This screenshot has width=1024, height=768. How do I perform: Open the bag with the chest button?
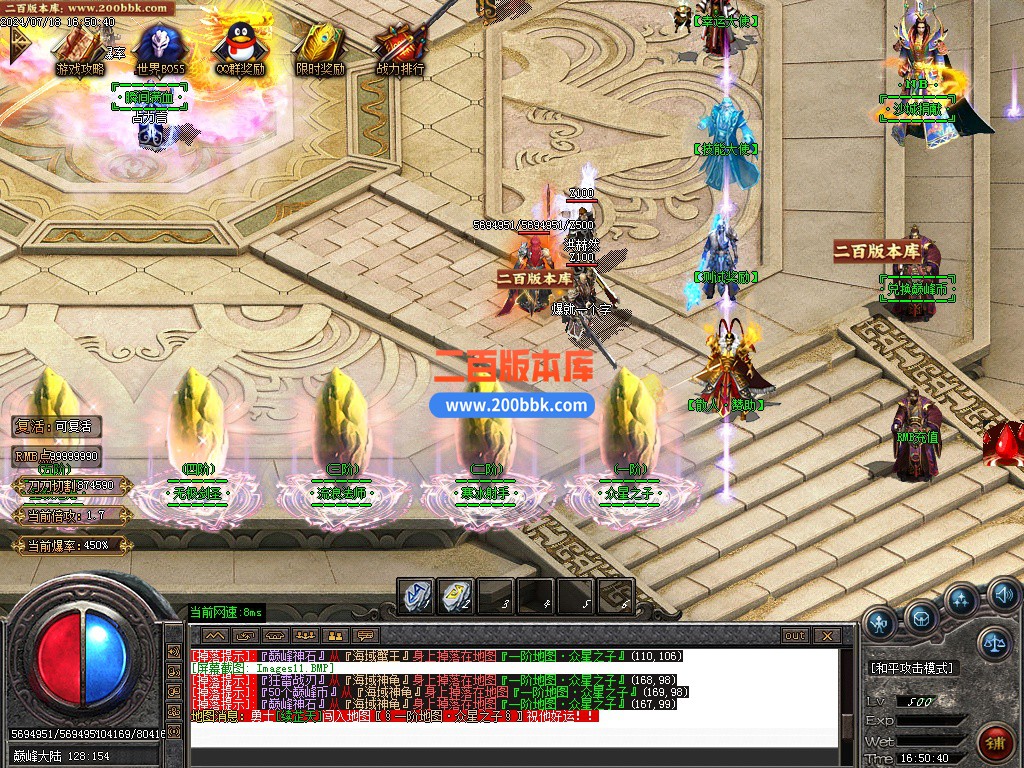click(x=921, y=617)
